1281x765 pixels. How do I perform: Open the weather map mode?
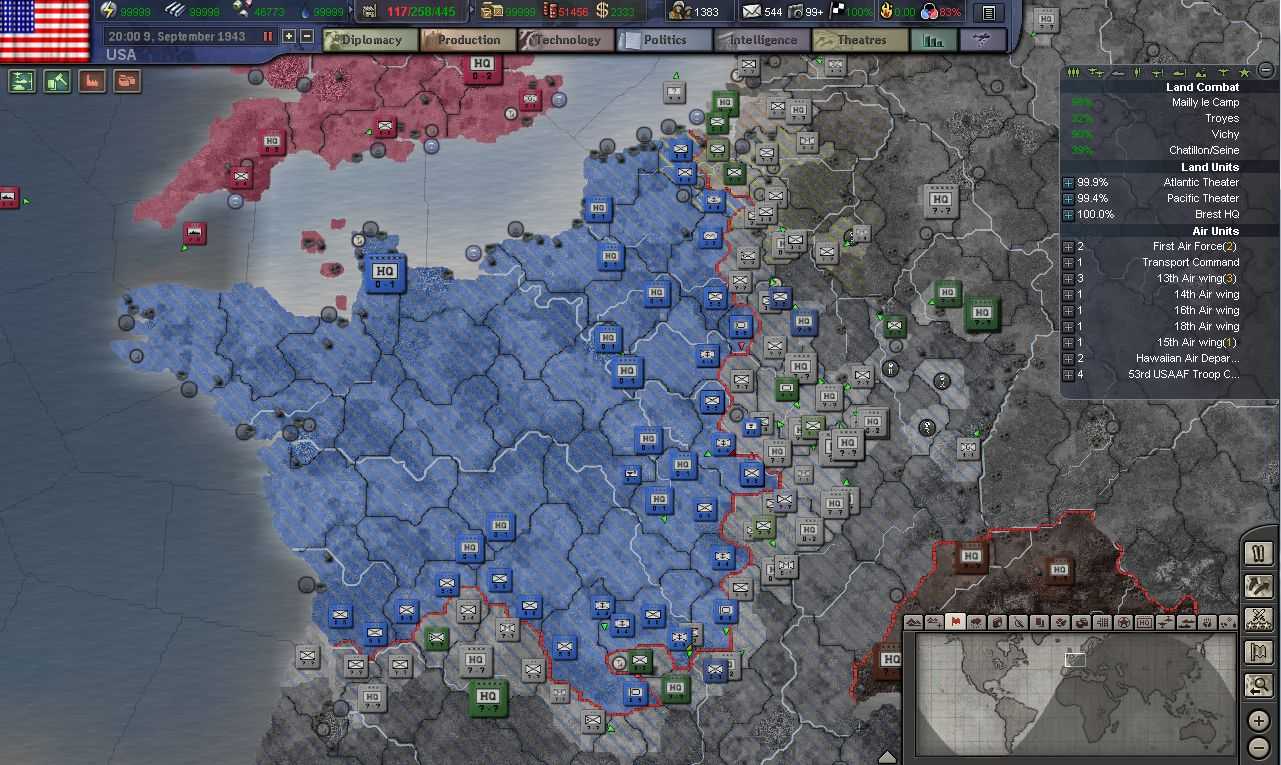tap(977, 622)
